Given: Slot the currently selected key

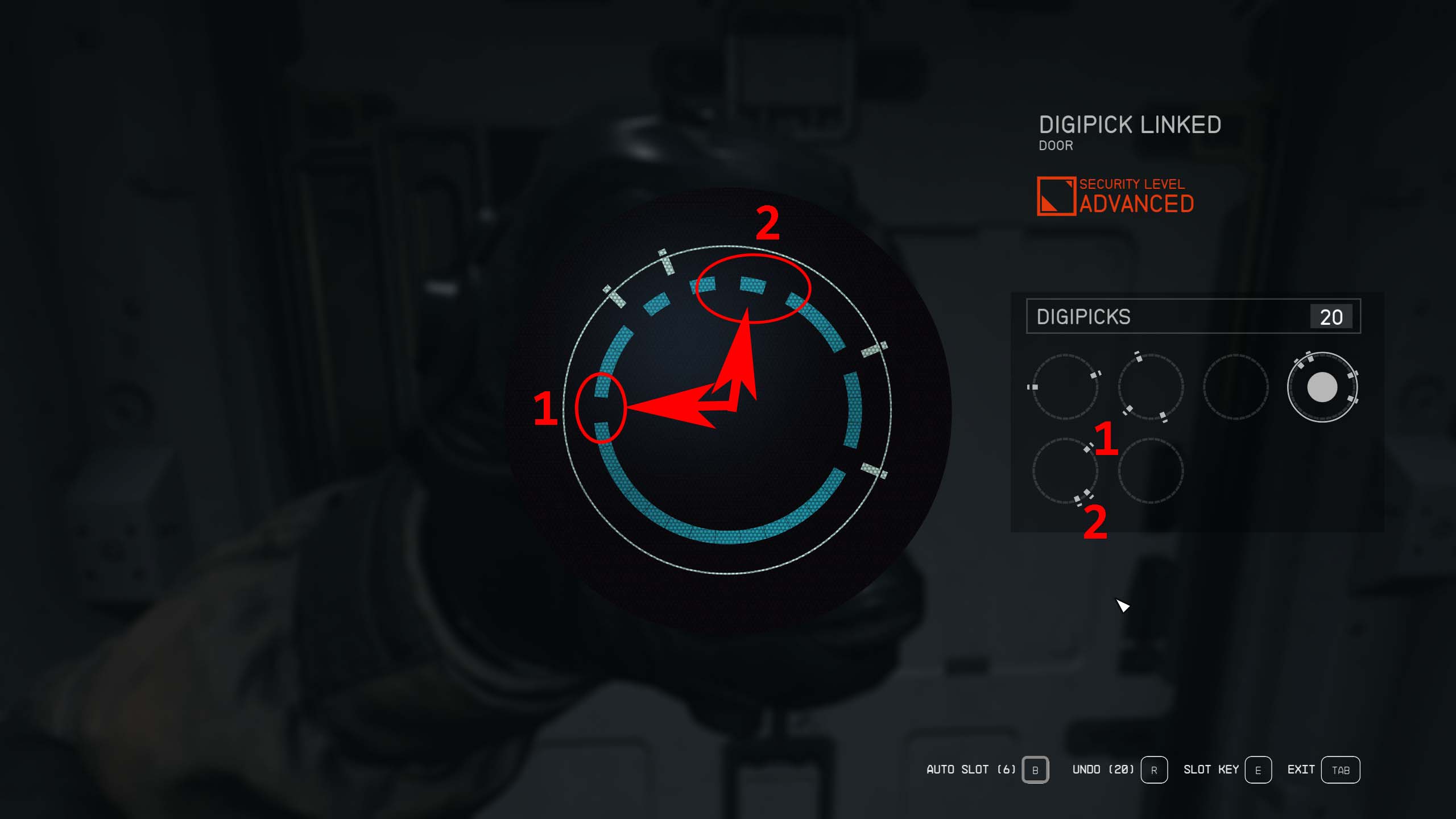Looking at the screenshot, I should (x=1258, y=770).
